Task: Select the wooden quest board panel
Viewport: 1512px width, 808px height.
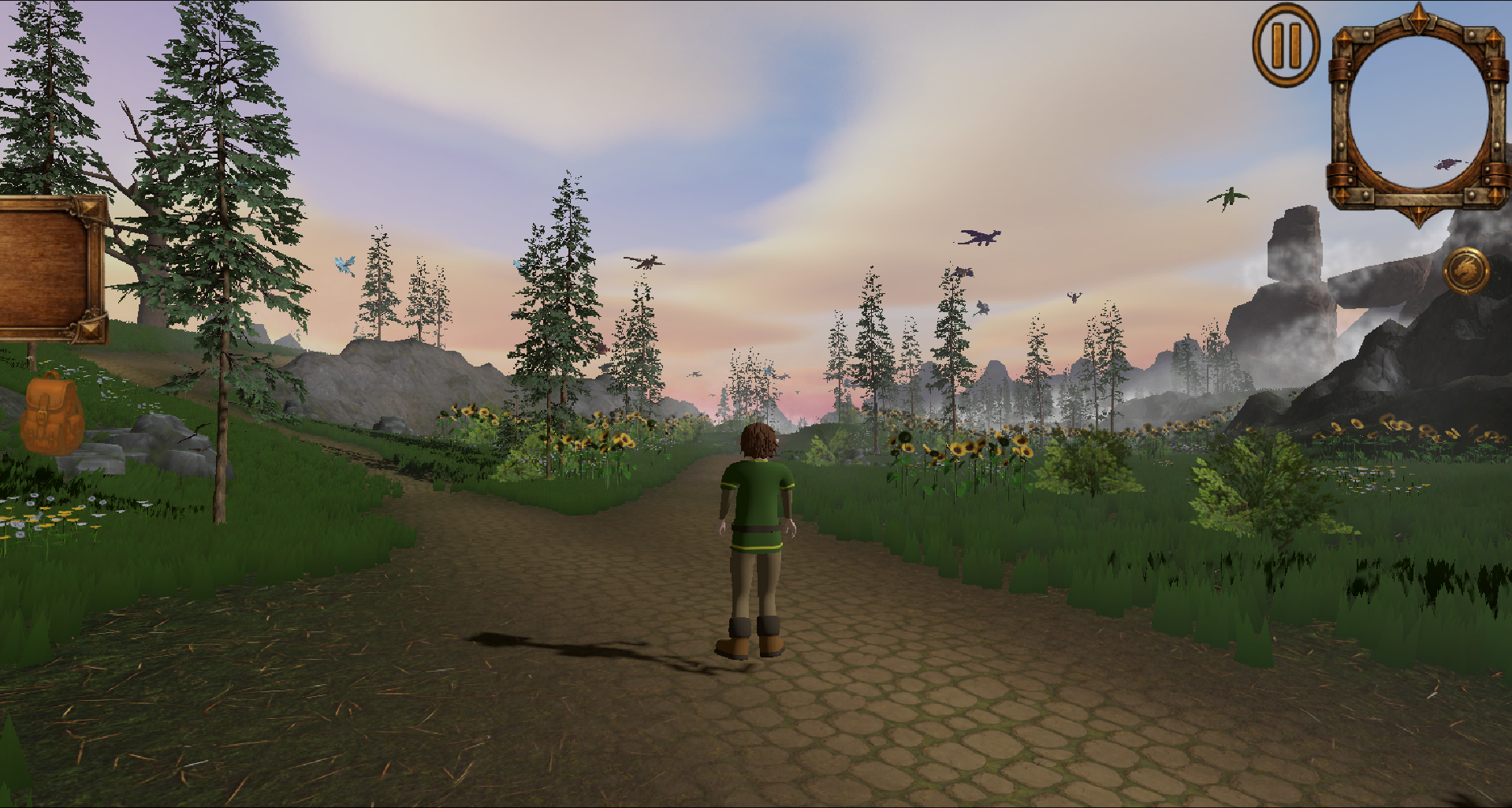Action: pos(49,268)
